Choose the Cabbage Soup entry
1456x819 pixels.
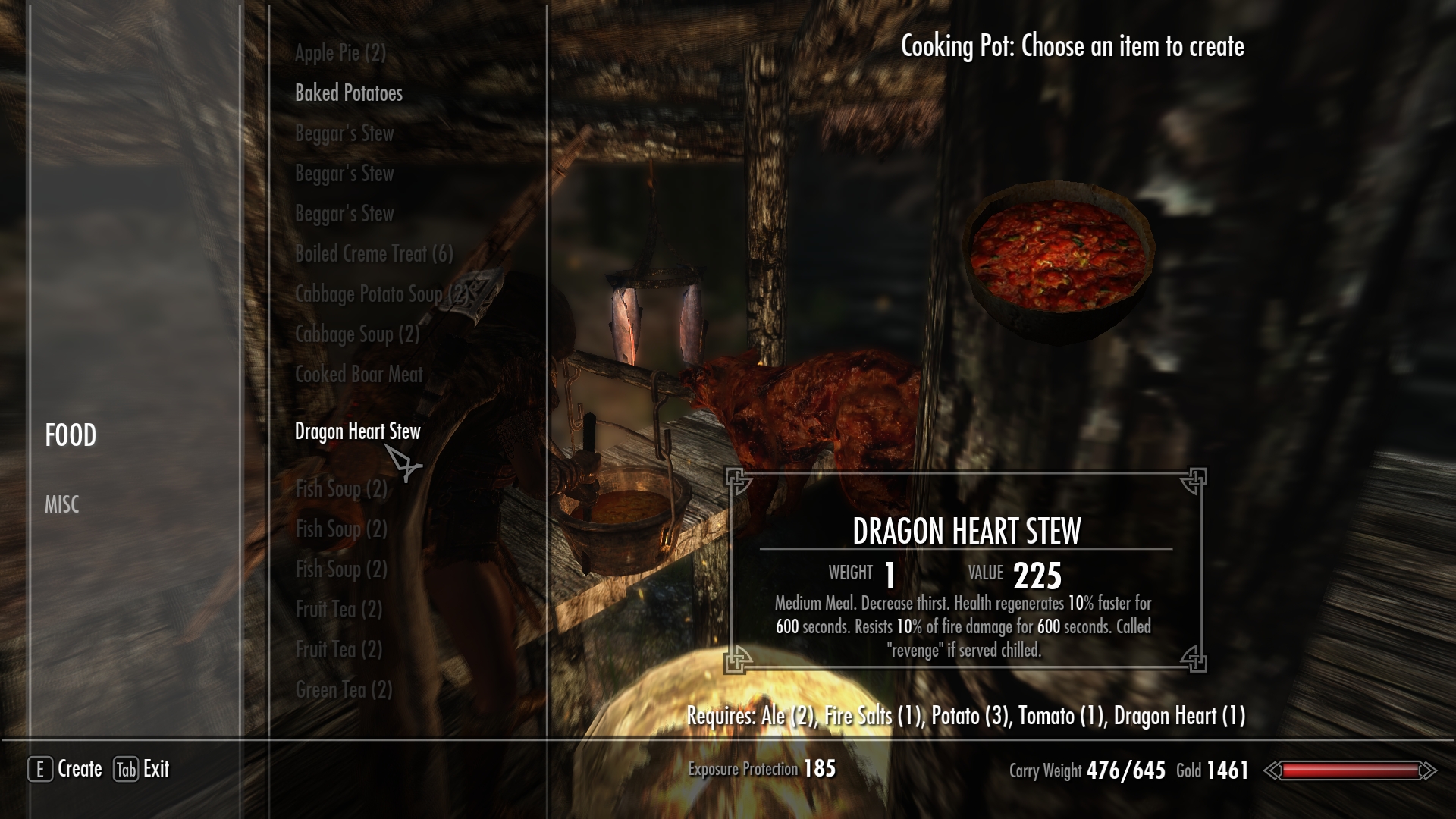click(x=356, y=334)
